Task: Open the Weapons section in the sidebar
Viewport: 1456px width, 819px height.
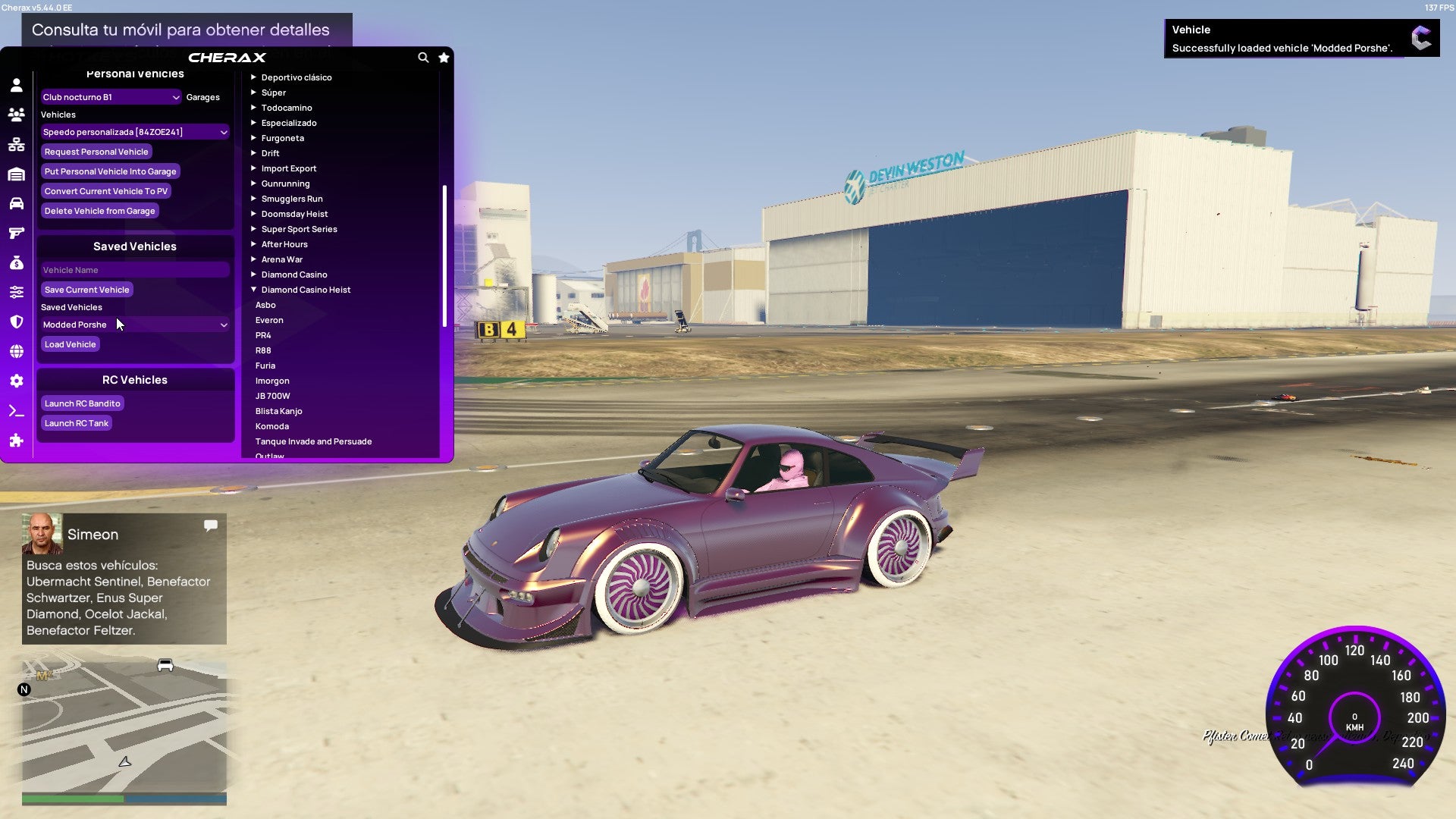Action: (16, 233)
